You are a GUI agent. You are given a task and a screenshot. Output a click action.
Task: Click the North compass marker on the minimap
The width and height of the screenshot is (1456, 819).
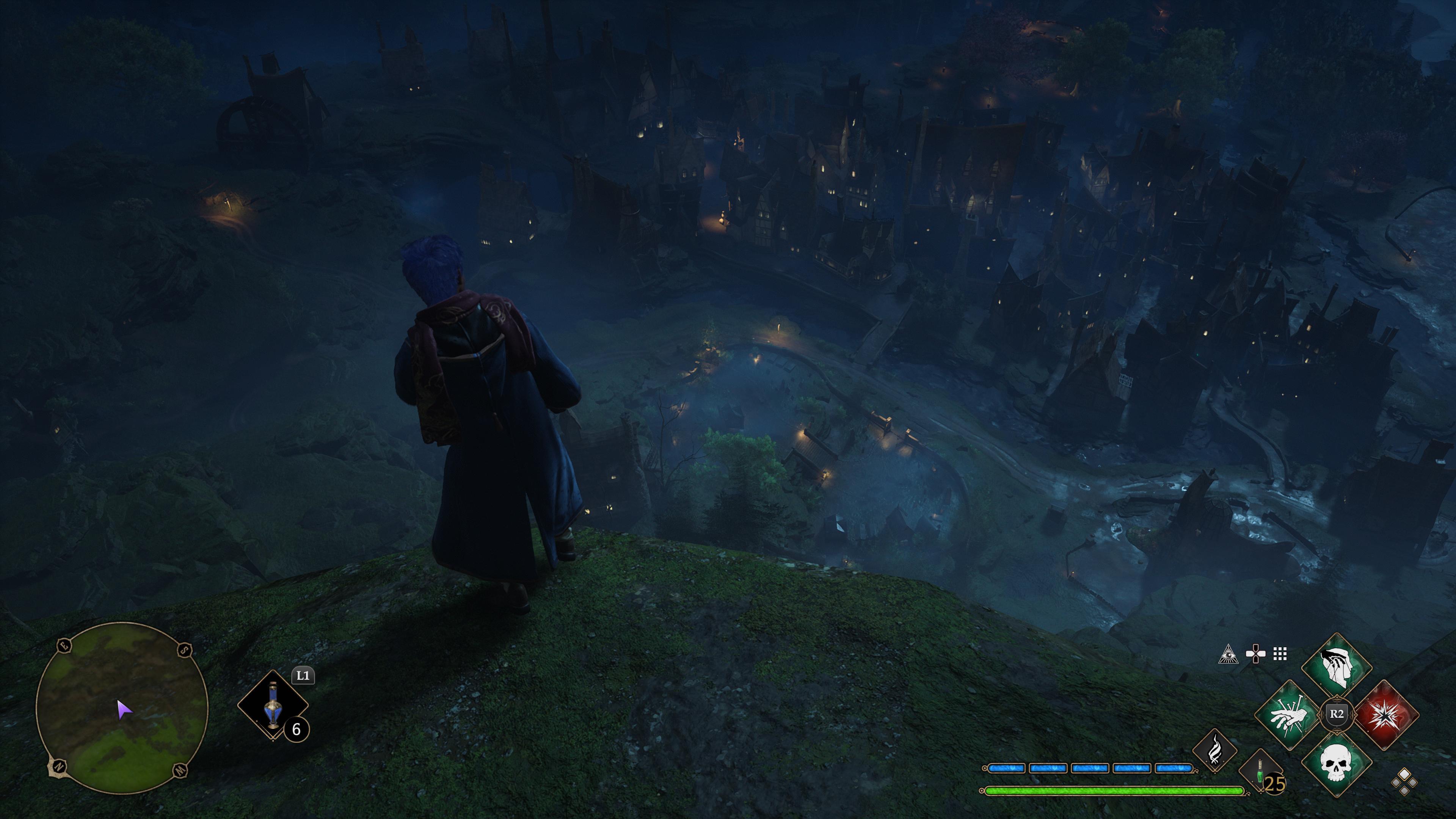point(58,766)
